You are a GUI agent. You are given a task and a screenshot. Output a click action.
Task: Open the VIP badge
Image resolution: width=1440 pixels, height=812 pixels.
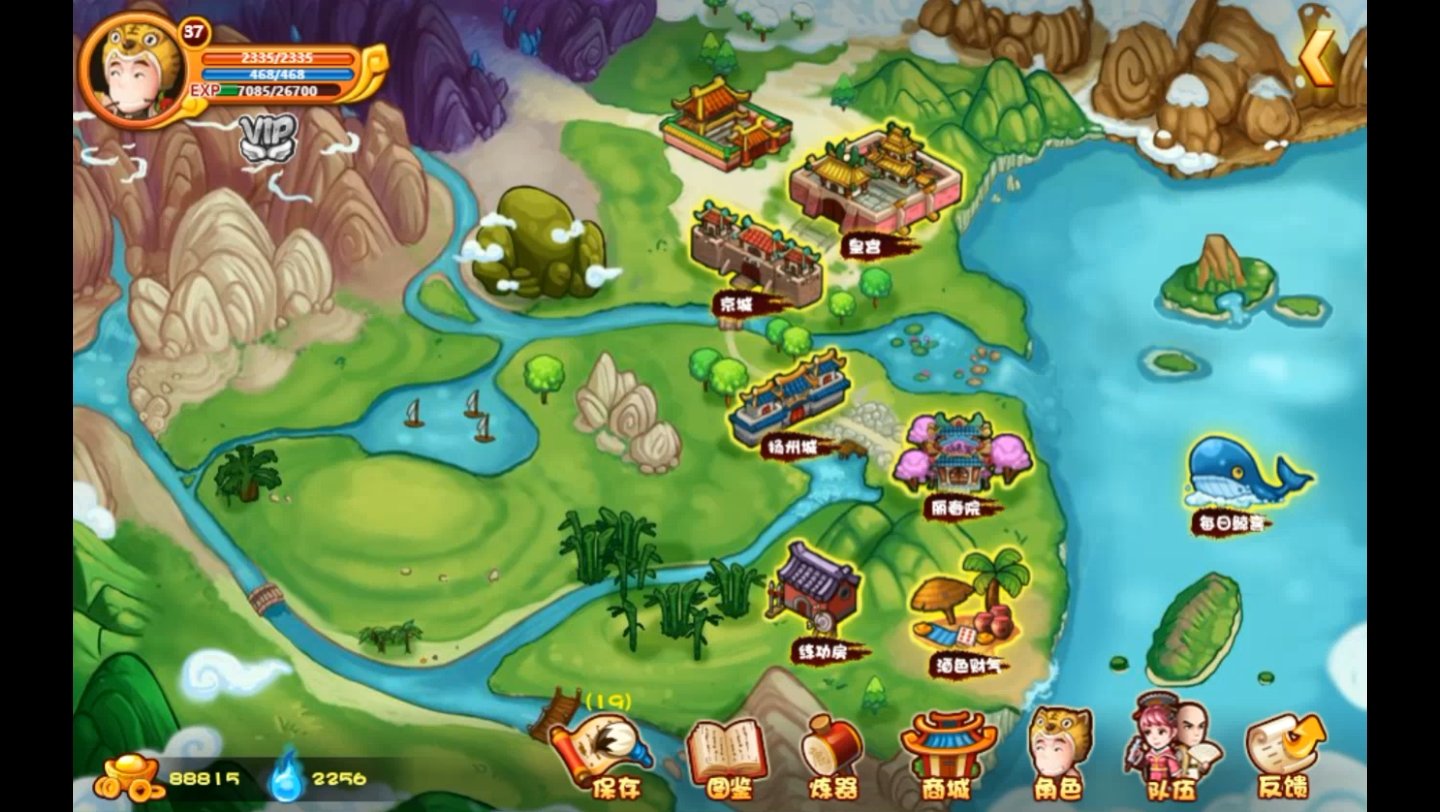(268, 138)
